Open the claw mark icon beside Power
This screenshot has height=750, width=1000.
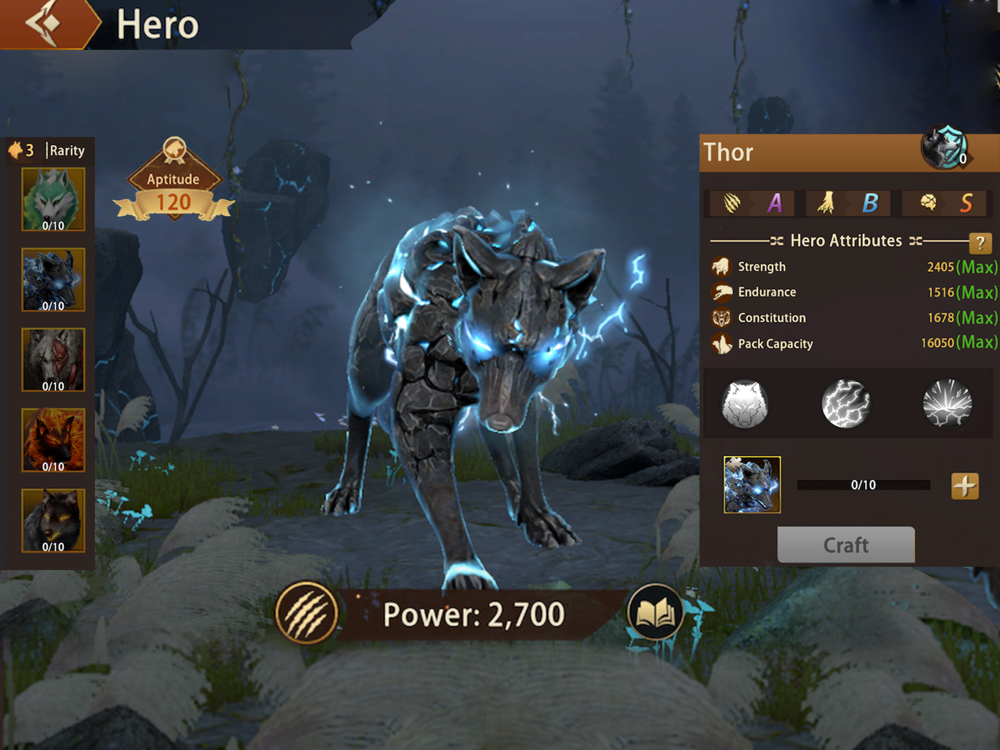(306, 612)
